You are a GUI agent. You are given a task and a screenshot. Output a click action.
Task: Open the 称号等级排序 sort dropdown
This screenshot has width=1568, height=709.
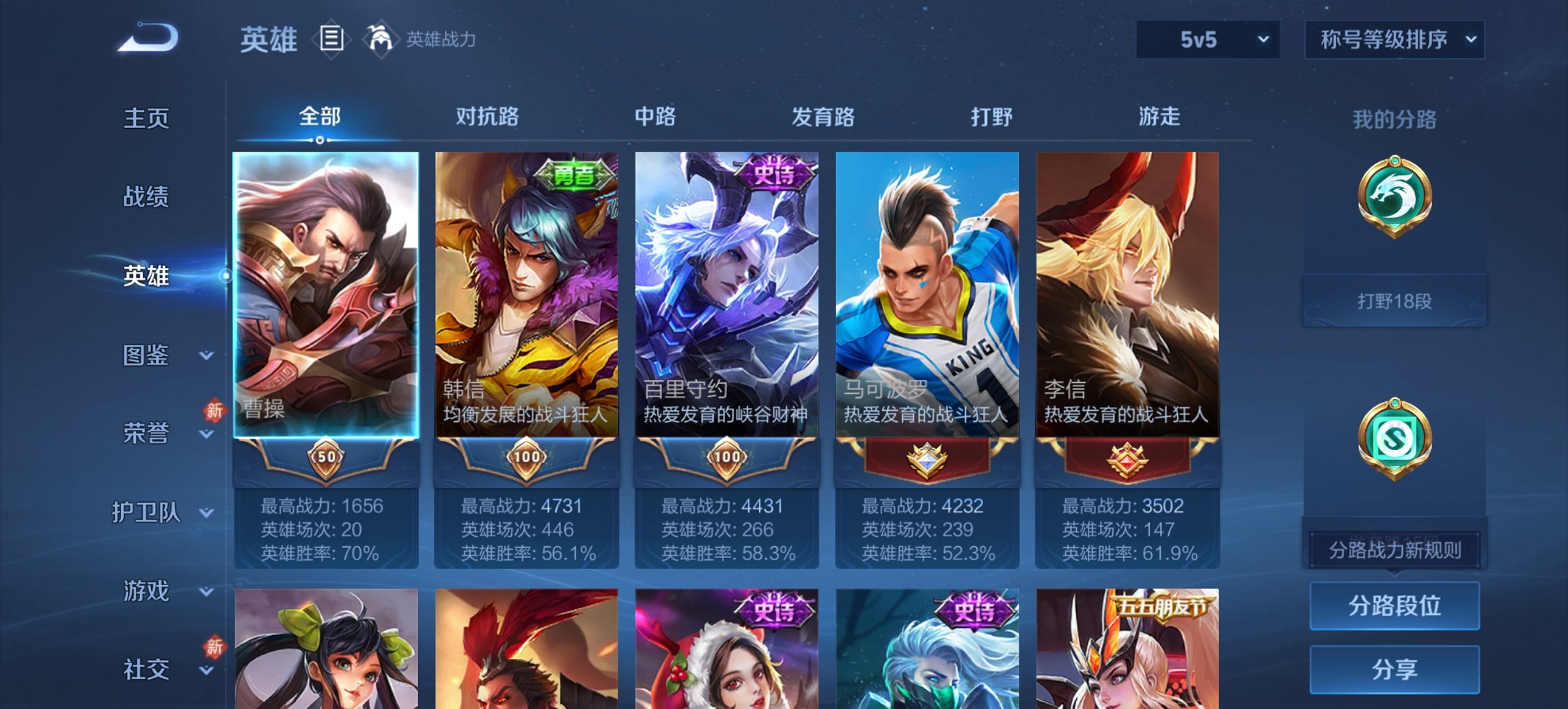(1394, 40)
